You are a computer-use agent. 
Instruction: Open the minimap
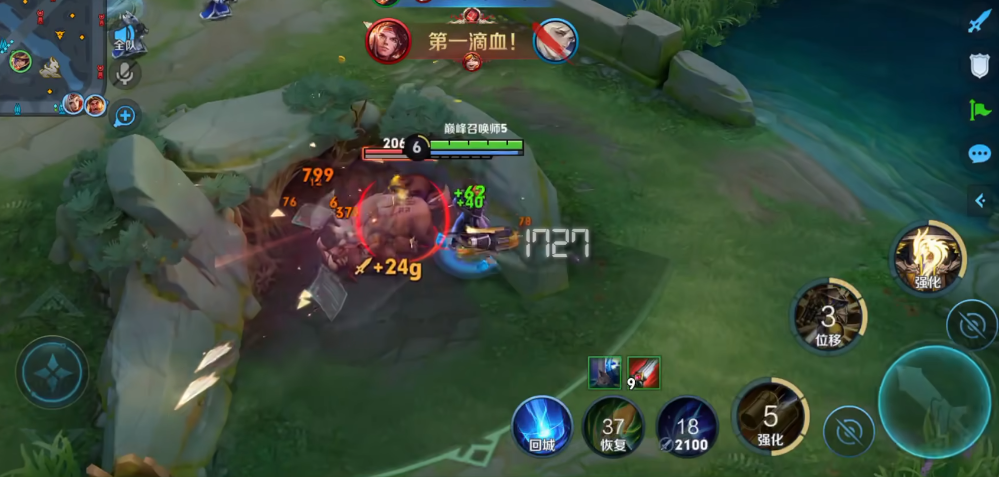(x=50, y=58)
